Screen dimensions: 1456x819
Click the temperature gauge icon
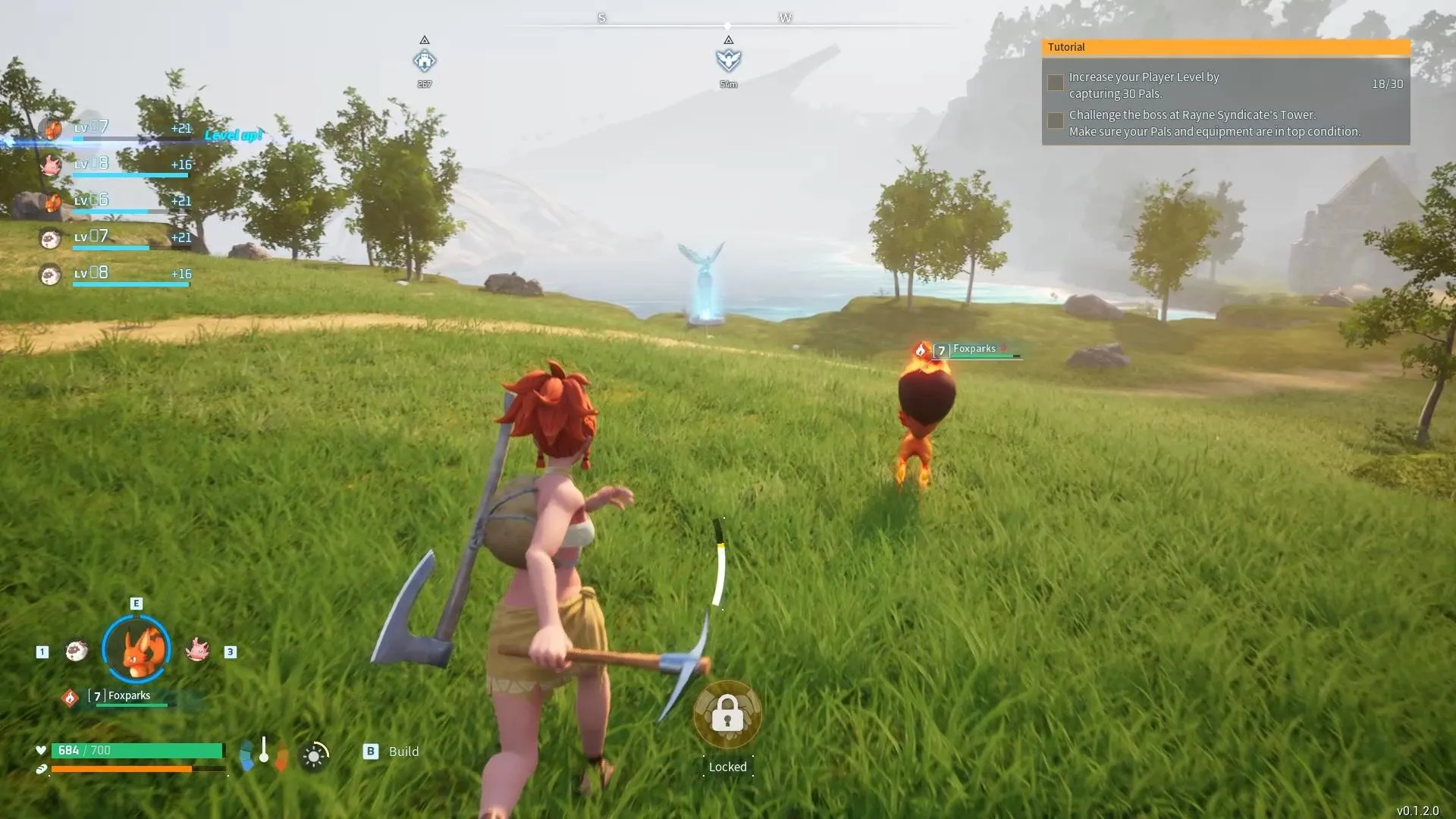pos(263,752)
